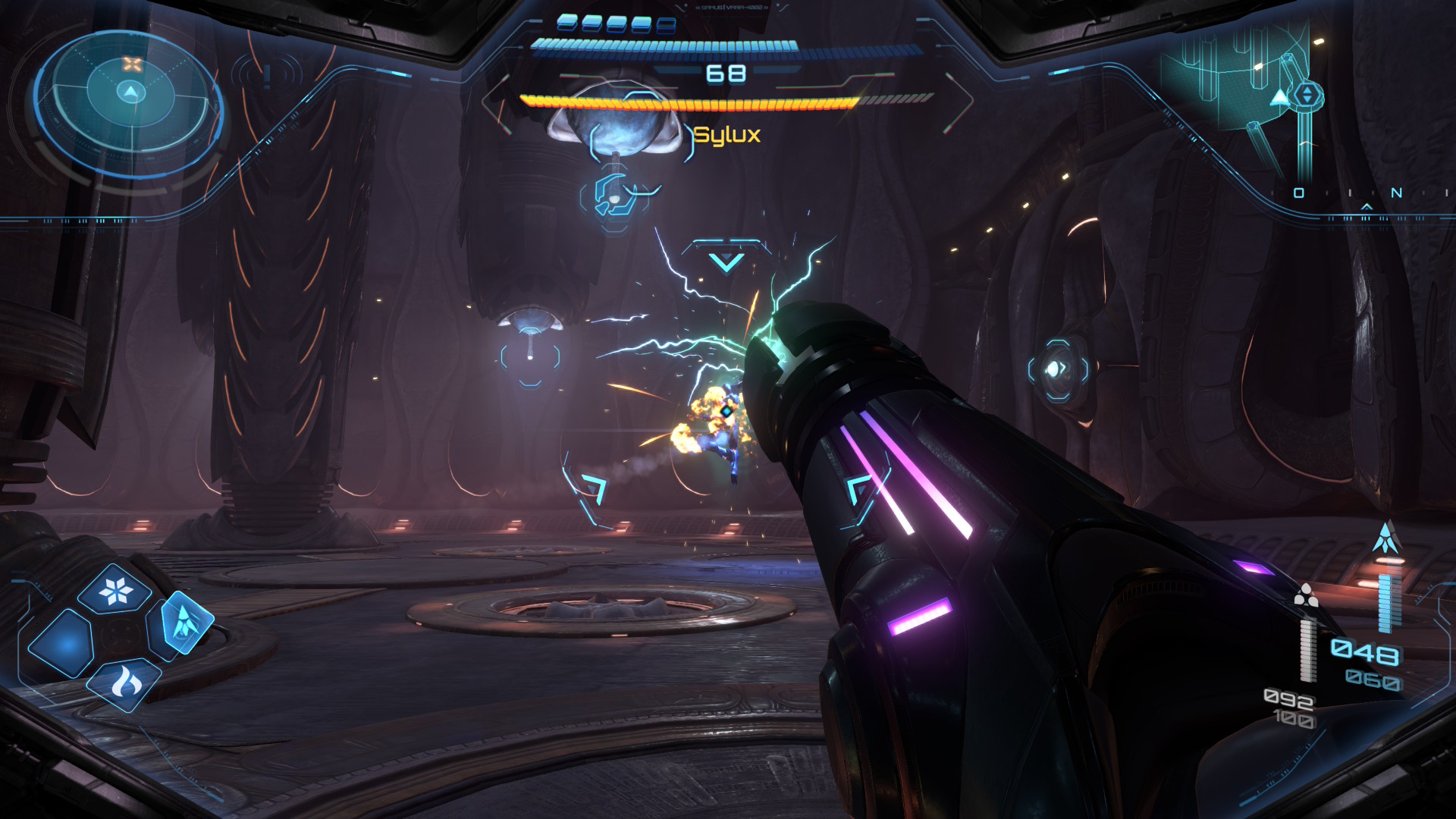Select the highlighted missile-shaped weapon slot
This screenshot has width=1456, height=819.
[182, 623]
